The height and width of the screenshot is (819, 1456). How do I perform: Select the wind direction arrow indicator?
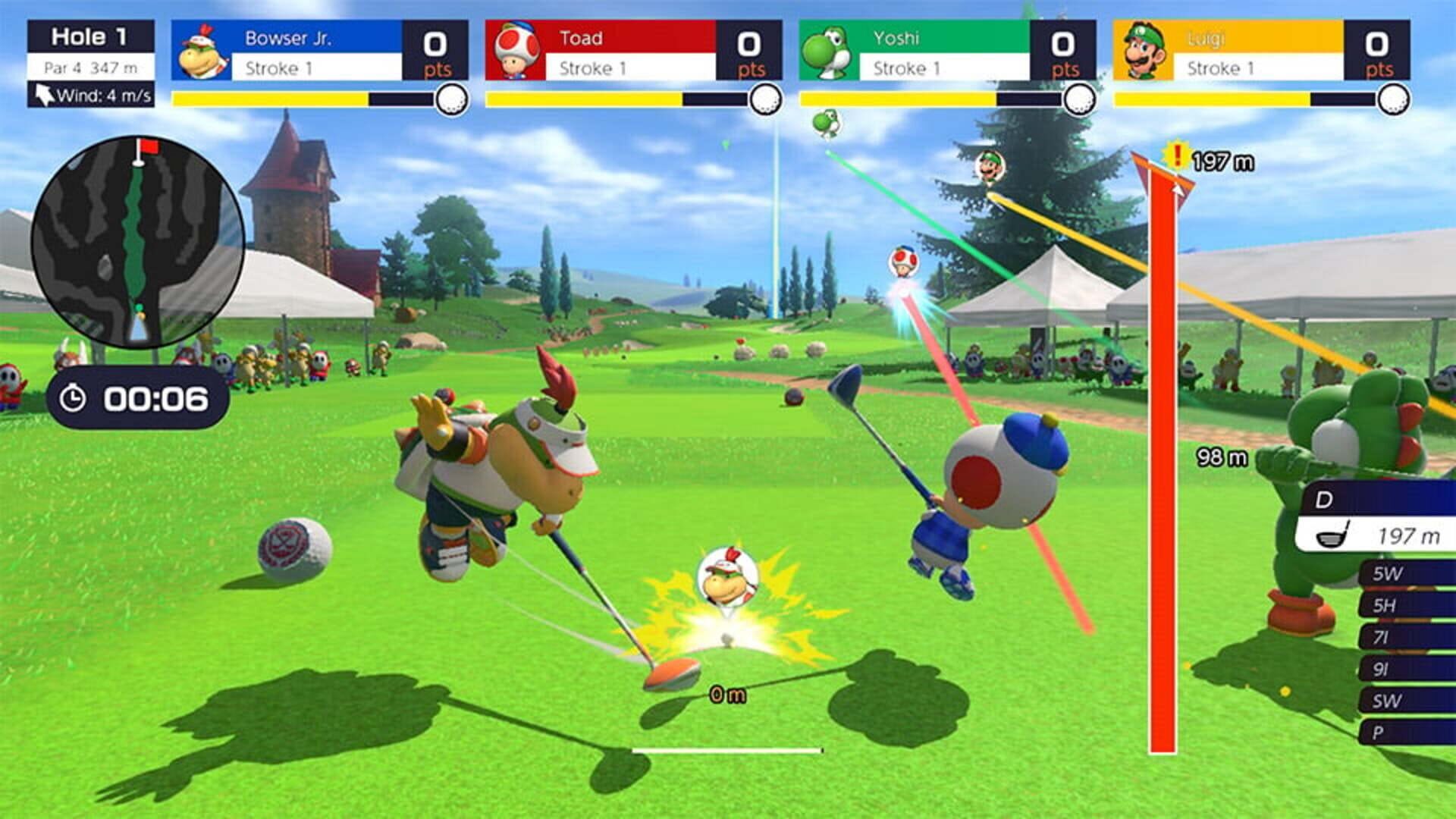tap(44, 95)
